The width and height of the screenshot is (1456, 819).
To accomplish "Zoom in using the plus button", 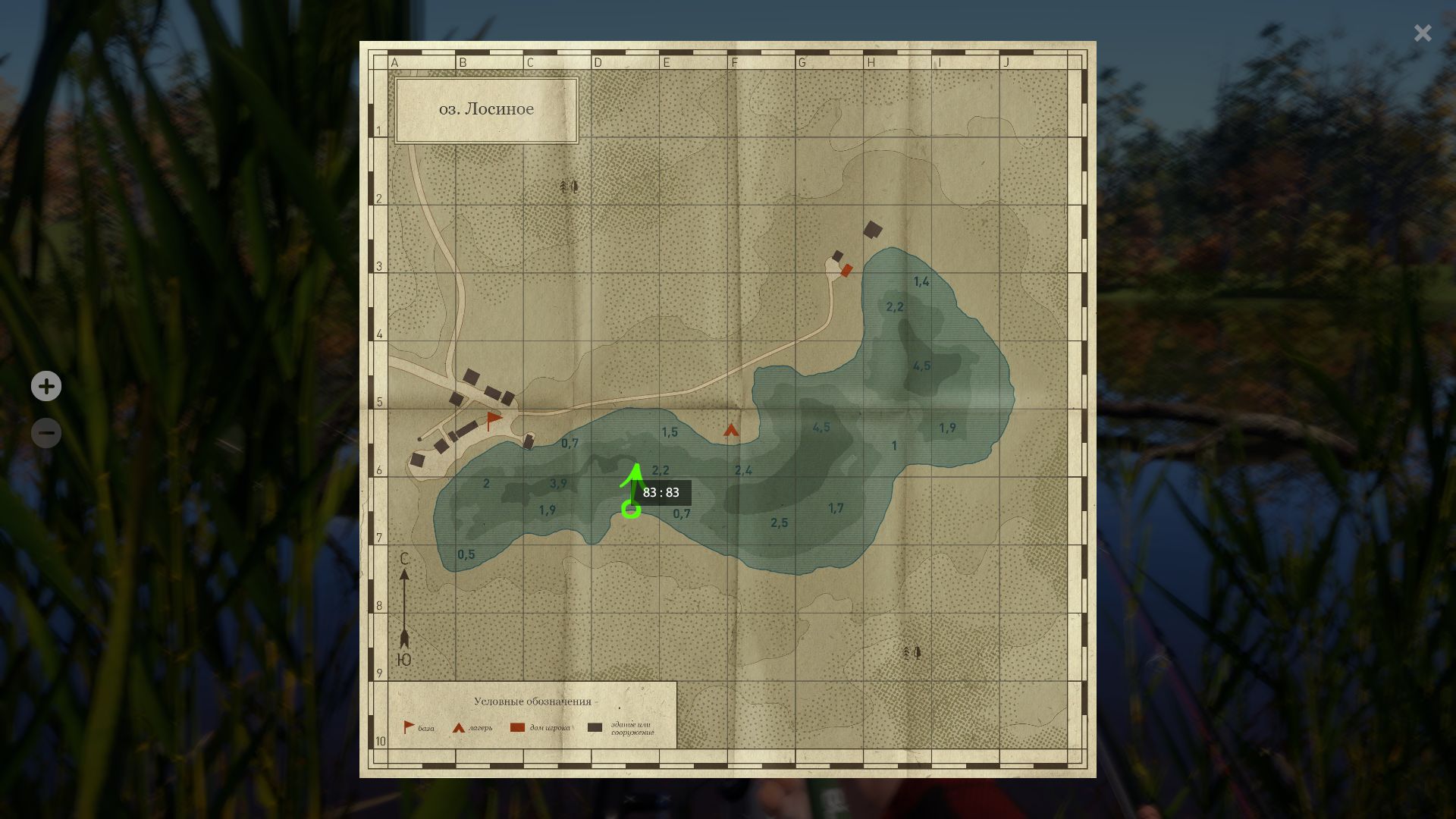I will 46,386.
